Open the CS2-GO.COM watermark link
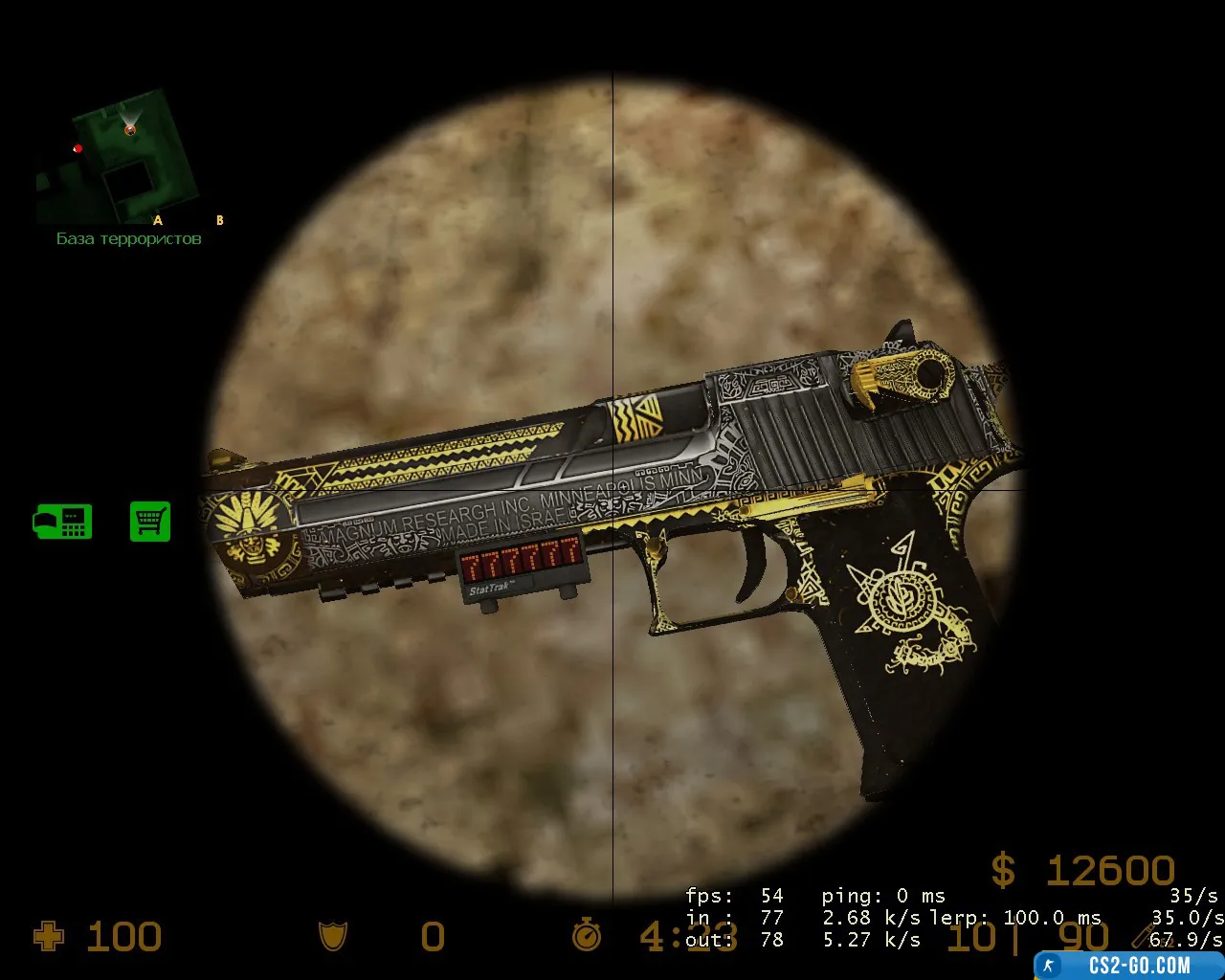The width and height of the screenshot is (1225, 980). [1129, 965]
